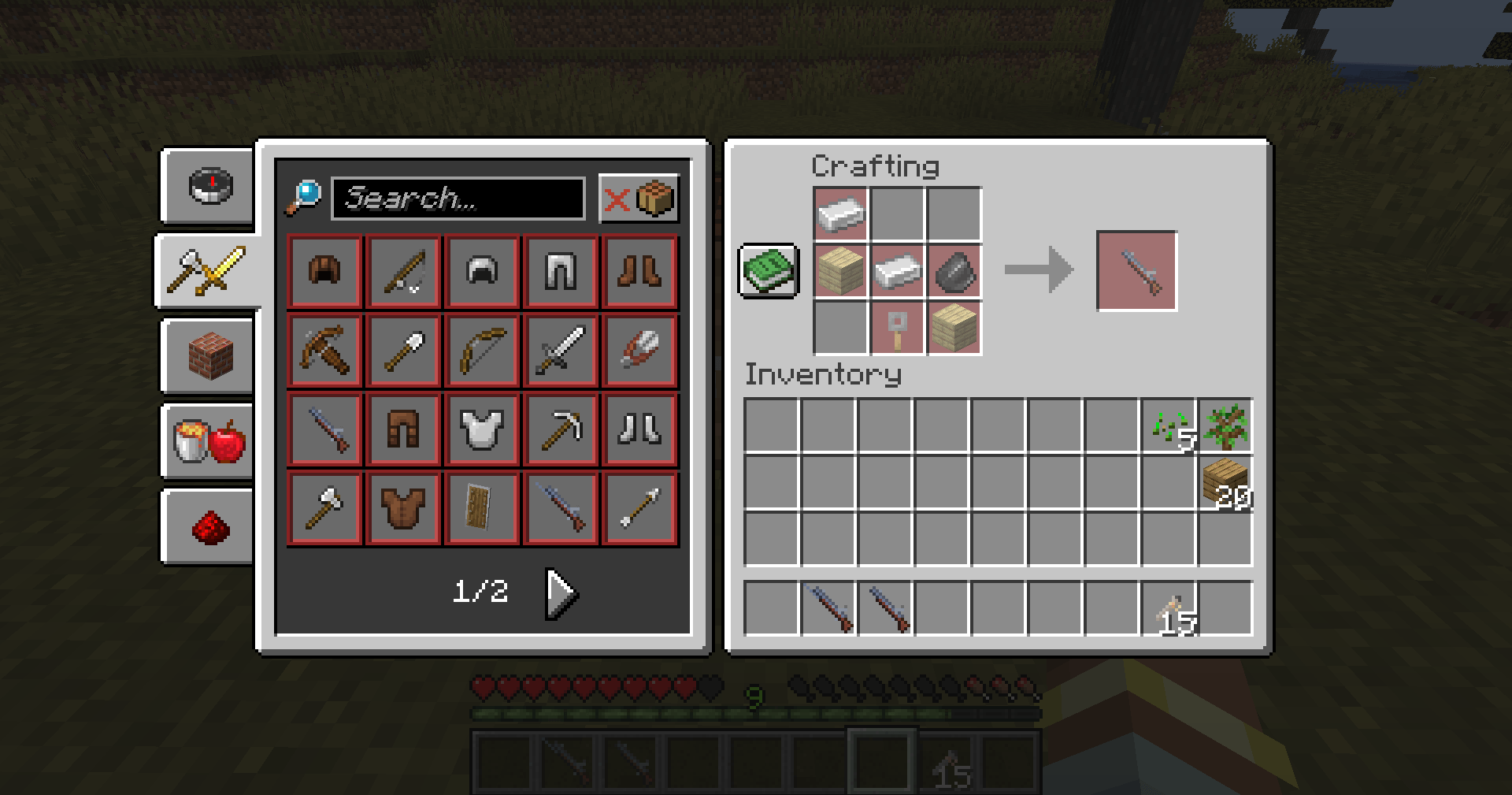Open the knowledge book icon
1512x795 pixels.
coord(766,271)
